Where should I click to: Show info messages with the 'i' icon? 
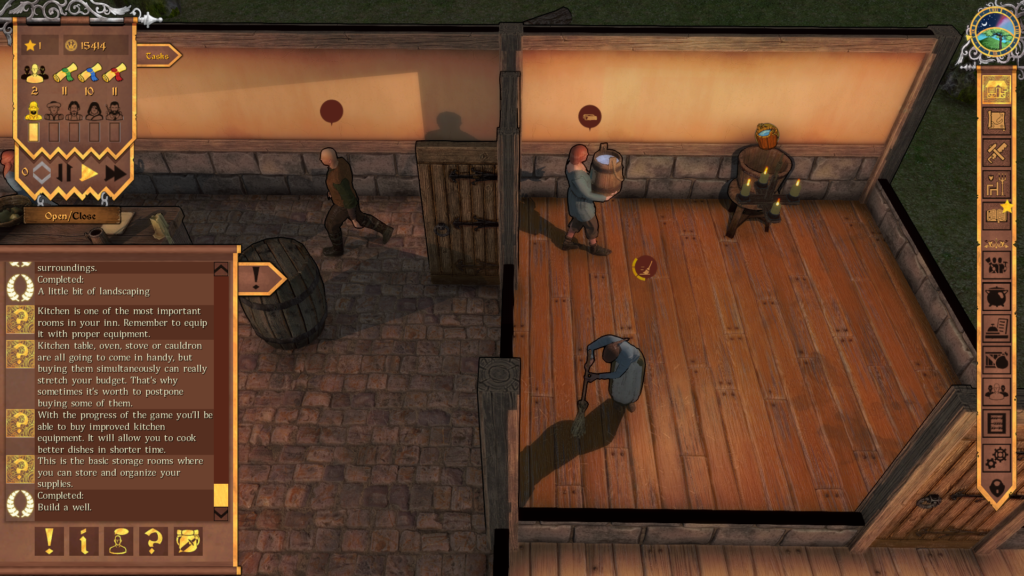[83, 541]
